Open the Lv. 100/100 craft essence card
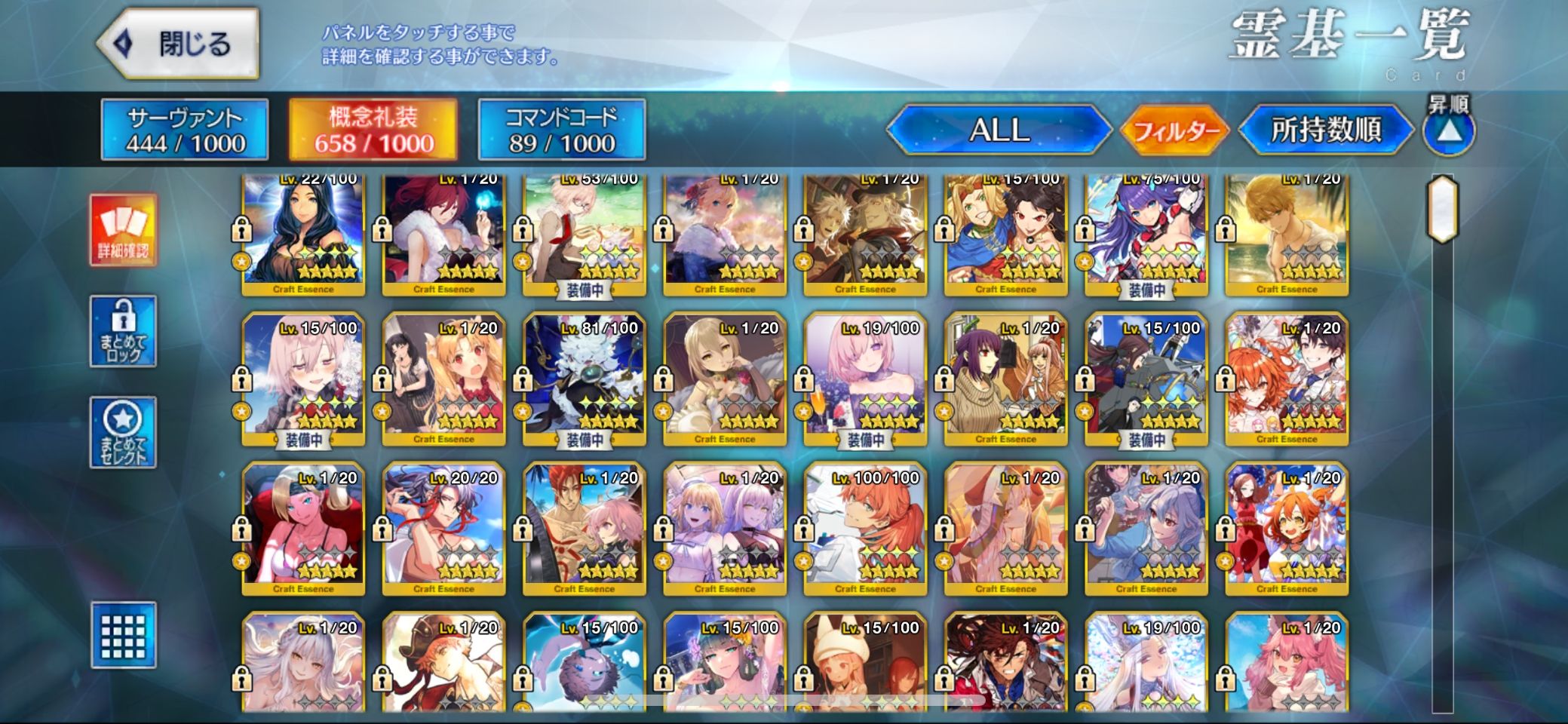This screenshot has width=1568, height=724. [x=865, y=529]
